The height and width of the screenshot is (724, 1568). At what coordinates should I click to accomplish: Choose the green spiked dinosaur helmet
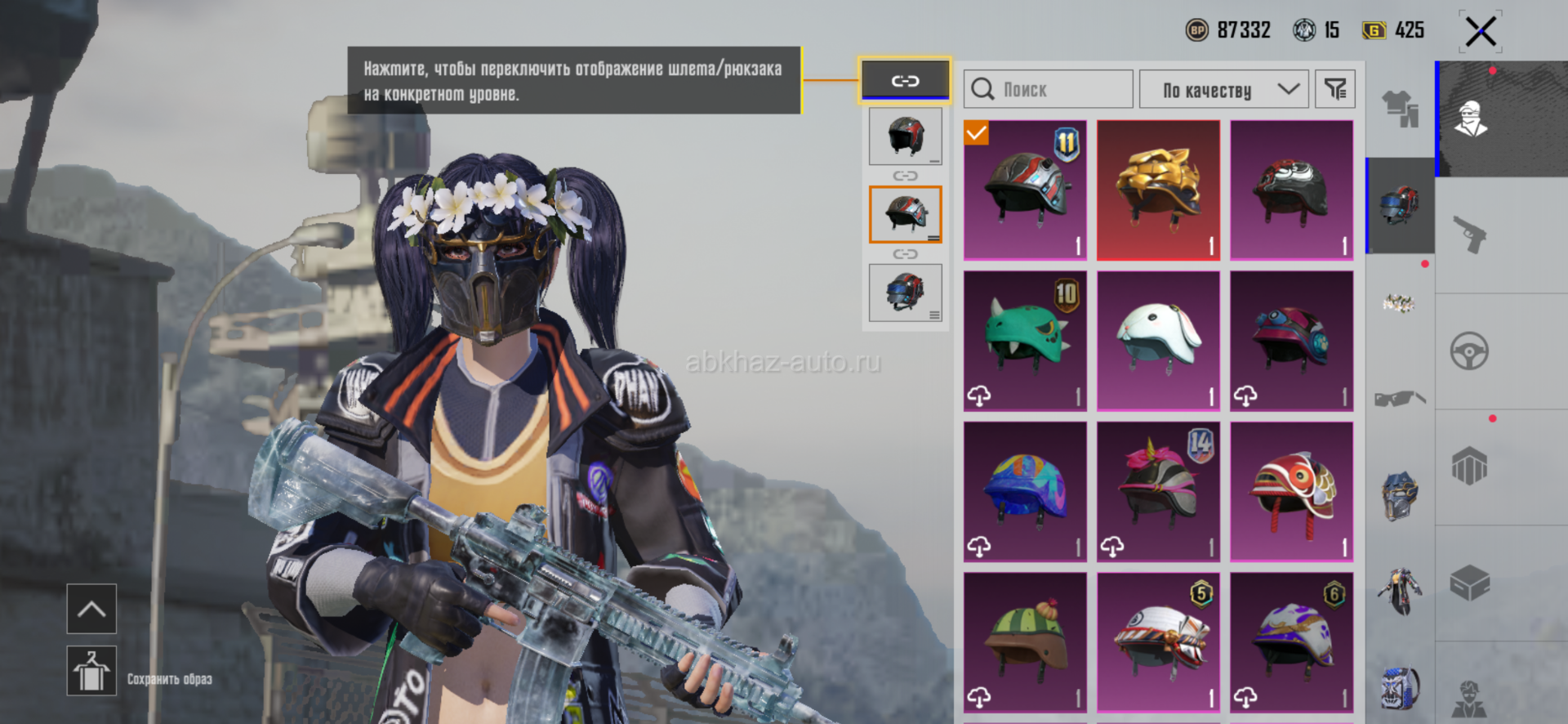coord(1025,341)
